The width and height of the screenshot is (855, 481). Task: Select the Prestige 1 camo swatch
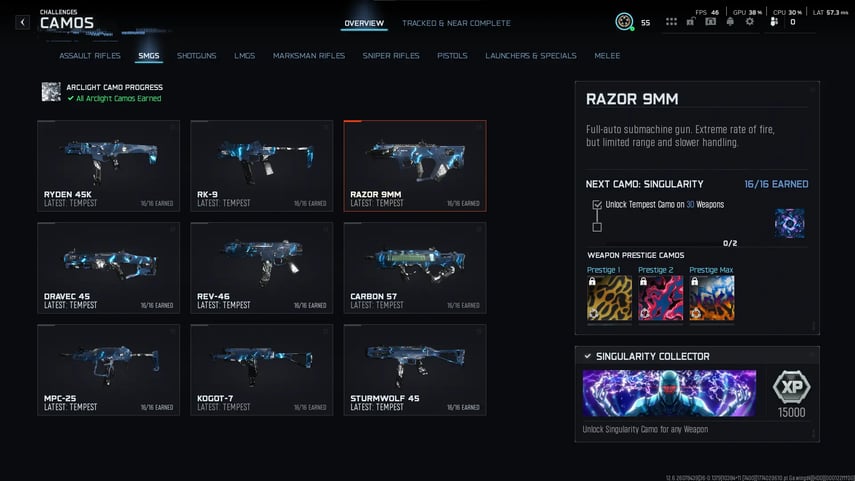[609, 298]
